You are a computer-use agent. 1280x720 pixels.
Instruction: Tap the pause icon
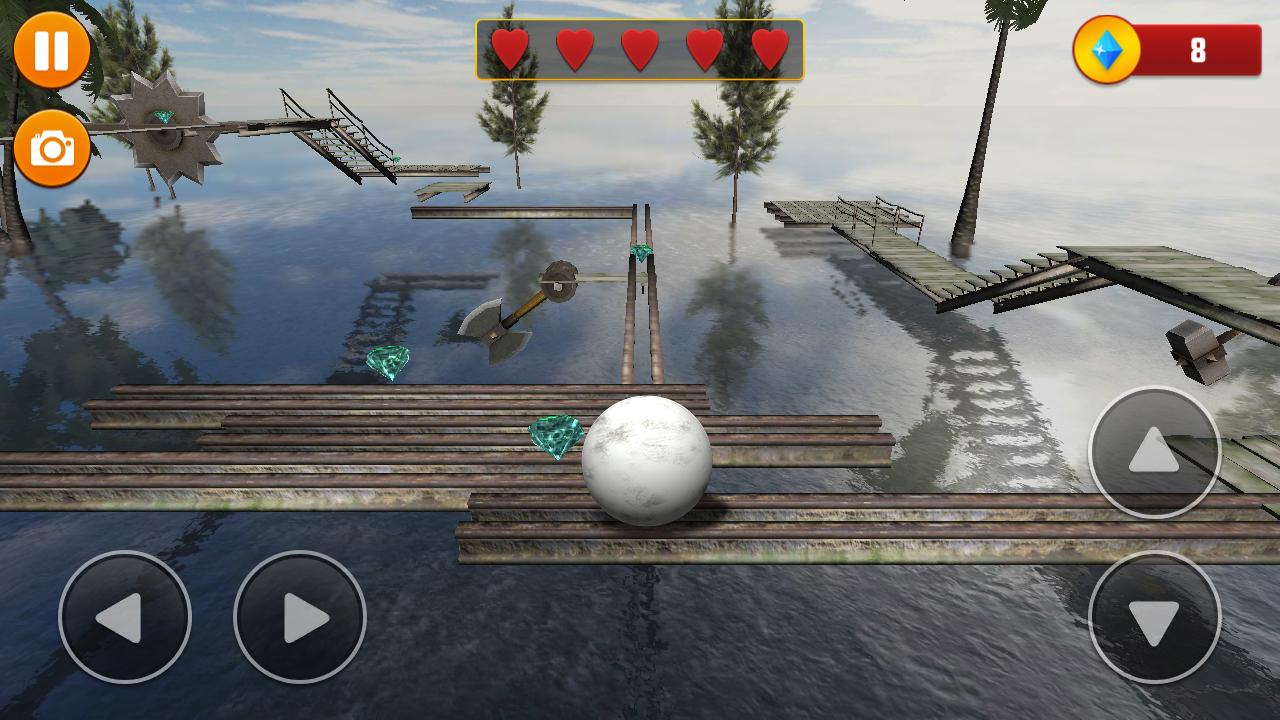pyautogui.click(x=51, y=48)
